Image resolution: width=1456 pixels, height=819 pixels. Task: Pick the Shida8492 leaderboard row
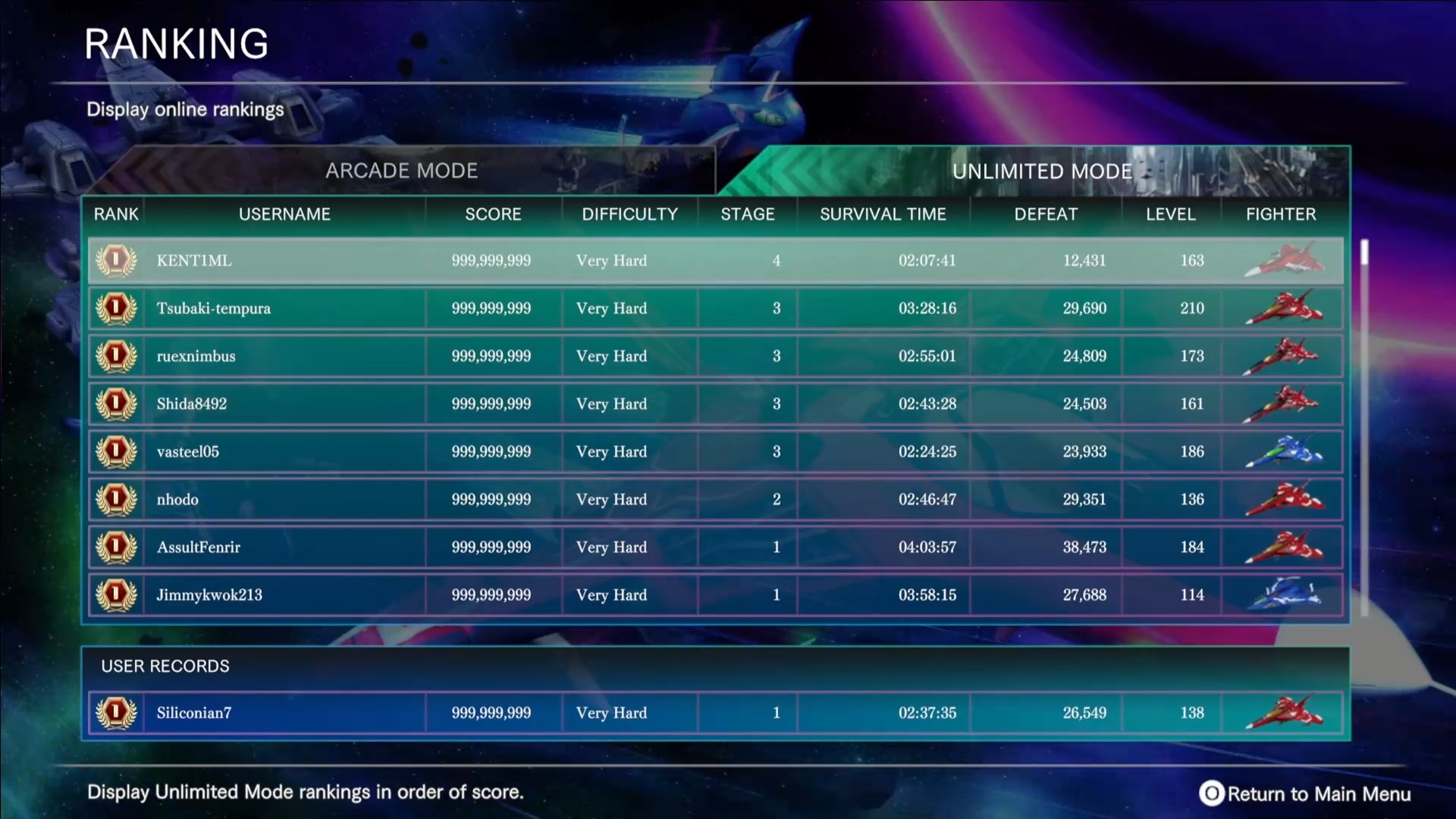click(x=714, y=404)
